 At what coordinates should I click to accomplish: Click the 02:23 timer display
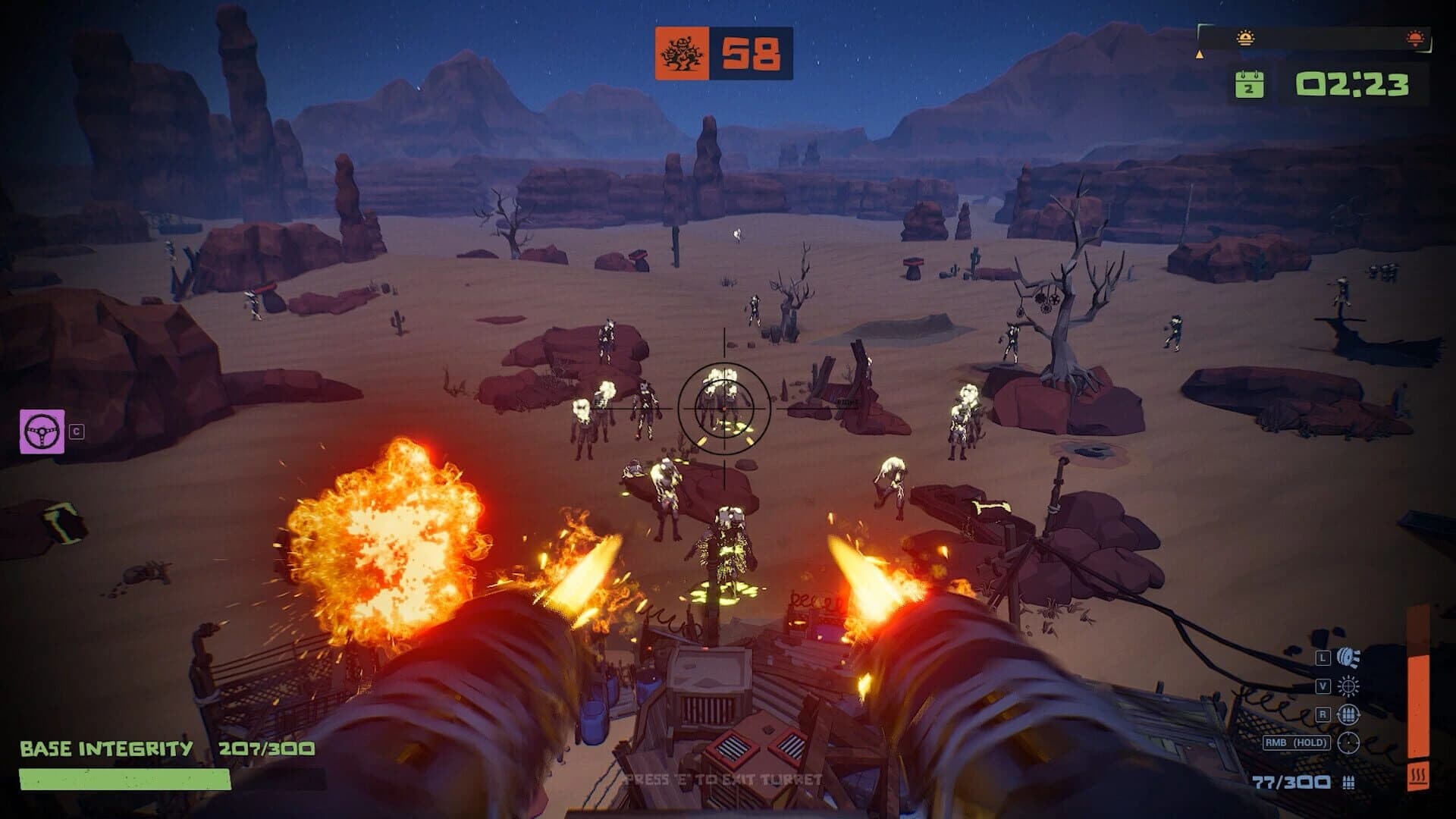point(1353,83)
